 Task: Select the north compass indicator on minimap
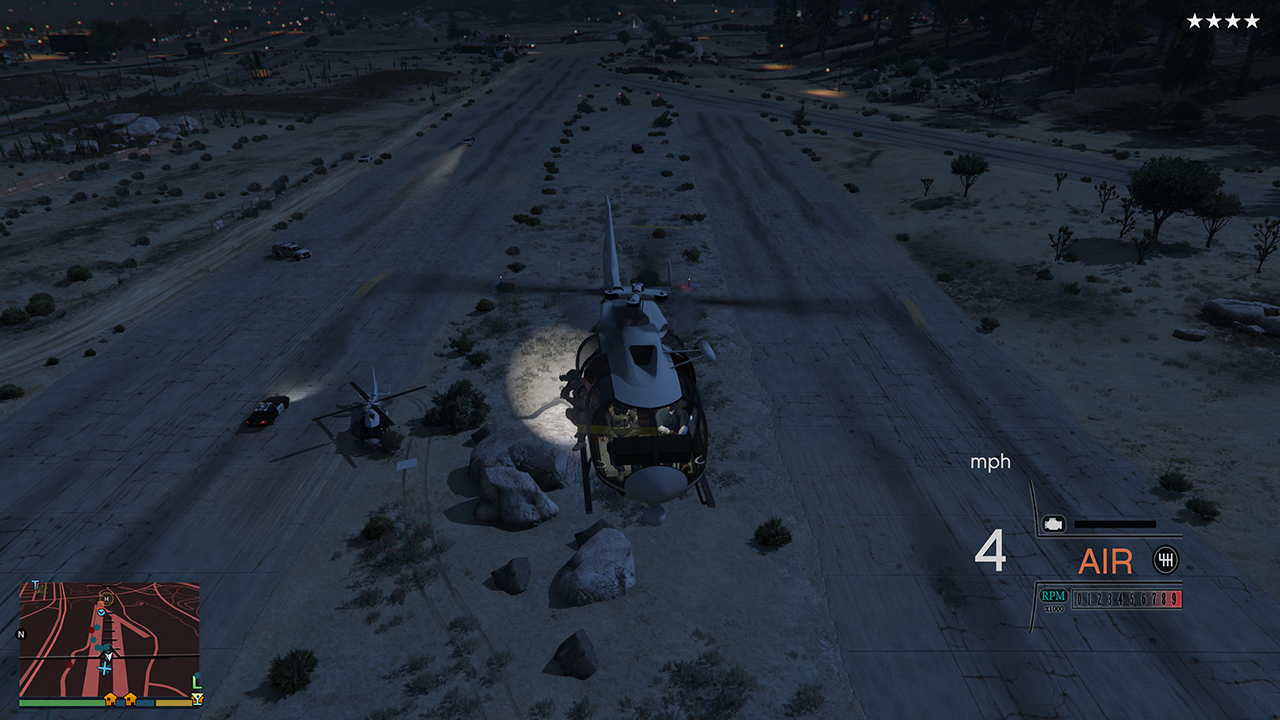pyautogui.click(x=21, y=634)
